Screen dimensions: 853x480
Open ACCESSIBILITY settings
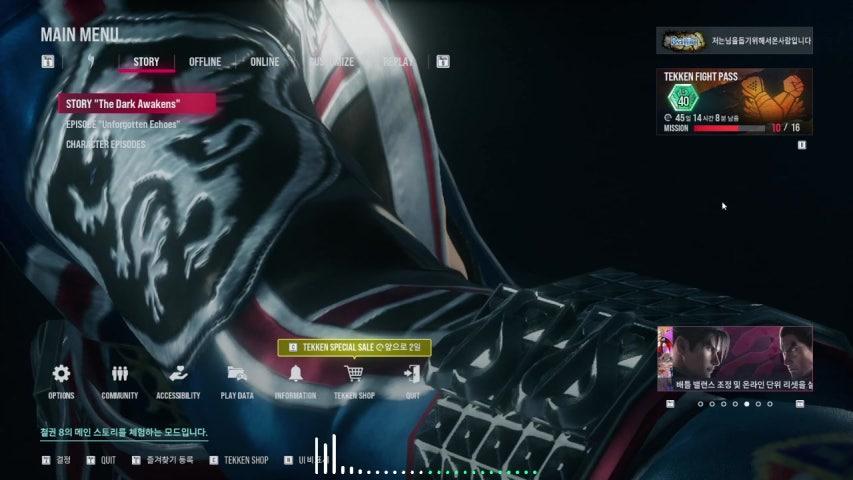[178, 375]
